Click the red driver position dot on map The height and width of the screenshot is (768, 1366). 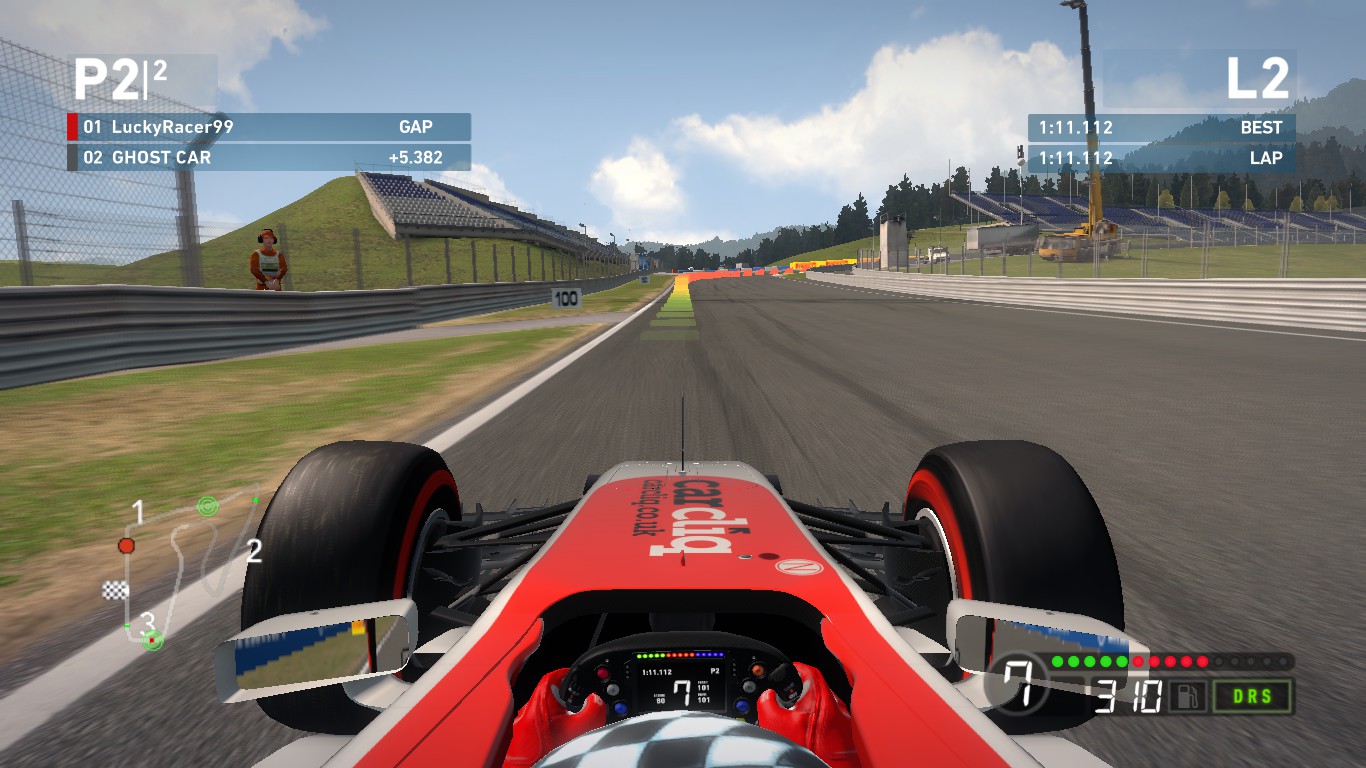click(124, 547)
